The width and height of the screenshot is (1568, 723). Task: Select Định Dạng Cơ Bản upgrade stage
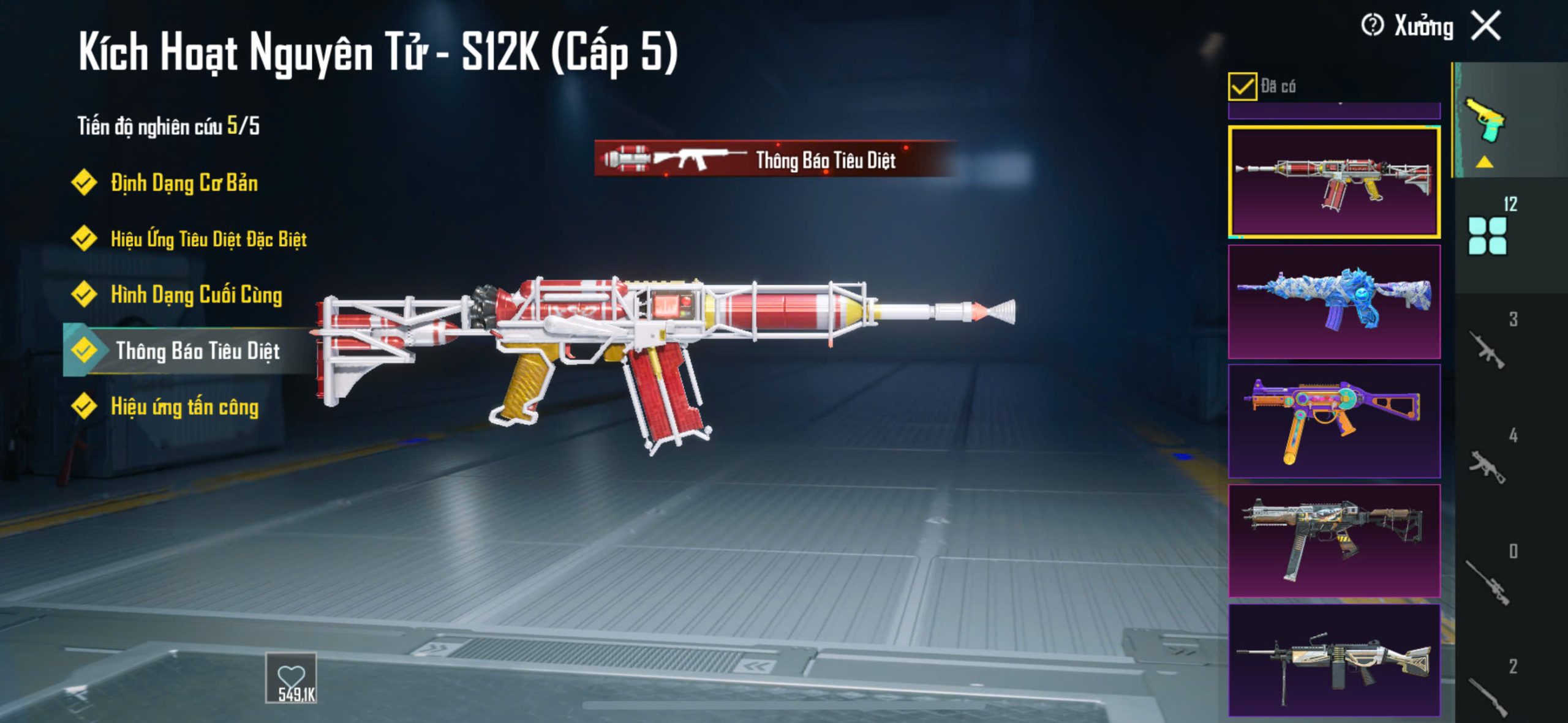[x=183, y=183]
